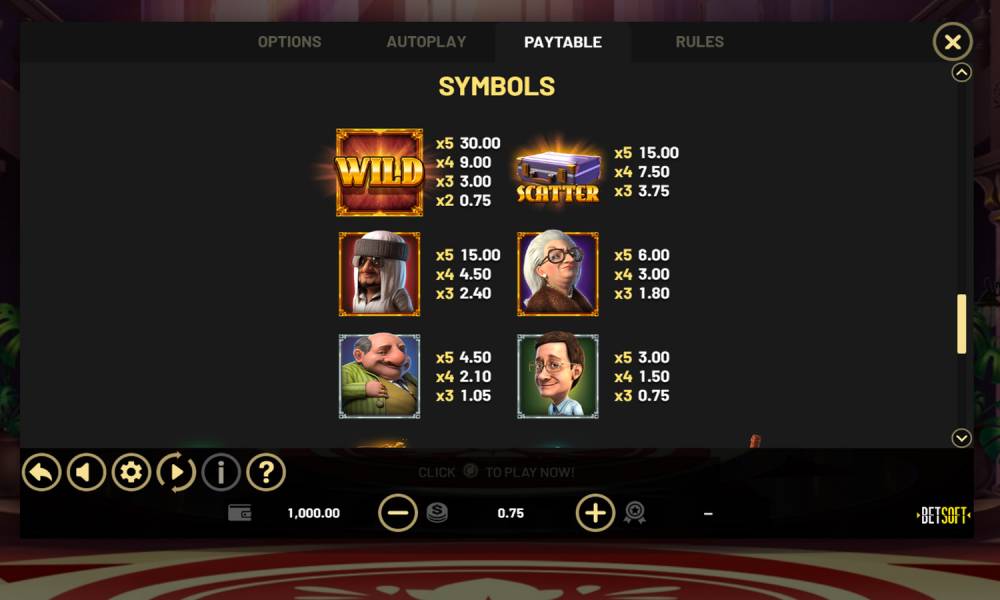The image size is (1000, 600).
Task: Click the back arrow button
Action: coord(42,472)
